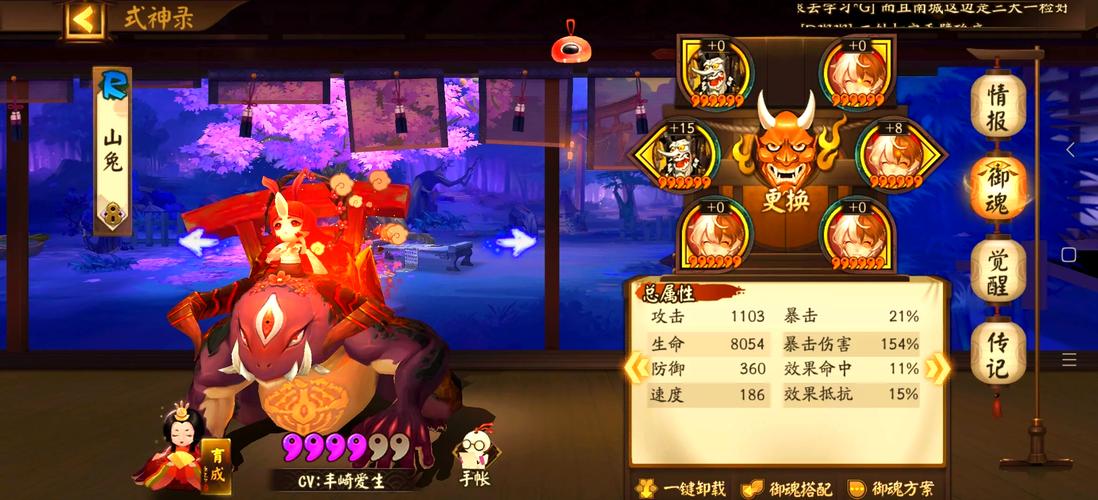Open 御魂搭配 soul matching
Viewport: 1098px width, 500px height.
click(788, 489)
